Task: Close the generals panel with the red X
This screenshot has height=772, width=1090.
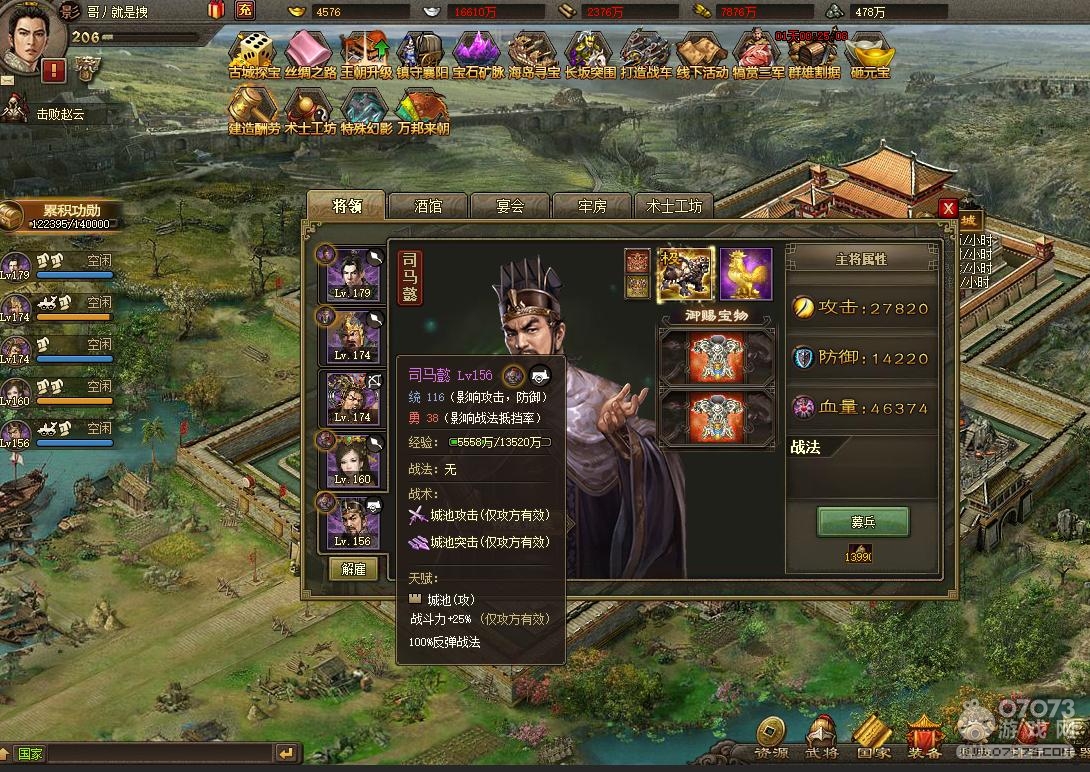Action: [948, 208]
